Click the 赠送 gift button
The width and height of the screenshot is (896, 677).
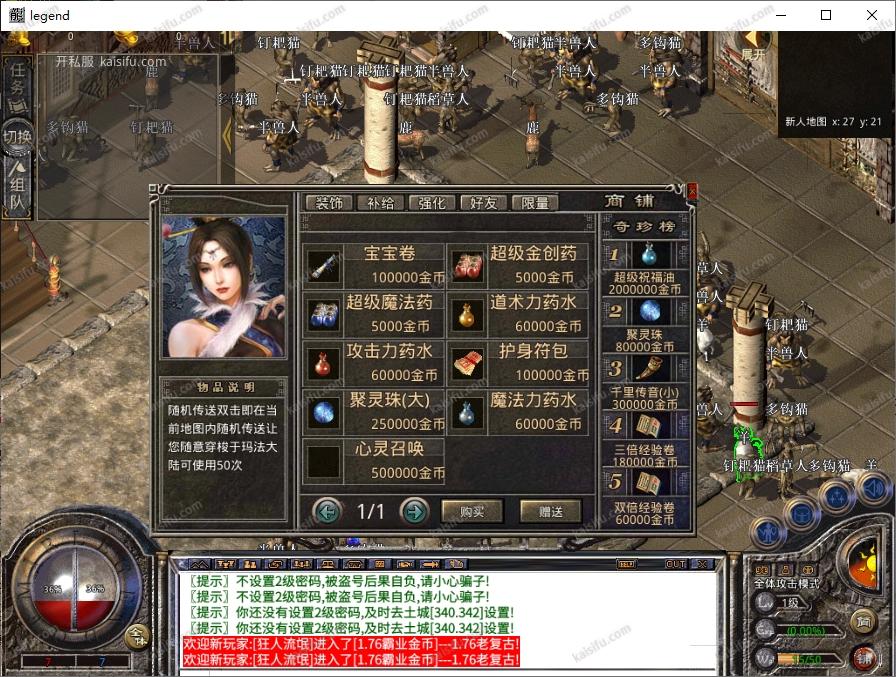(x=550, y=512)
